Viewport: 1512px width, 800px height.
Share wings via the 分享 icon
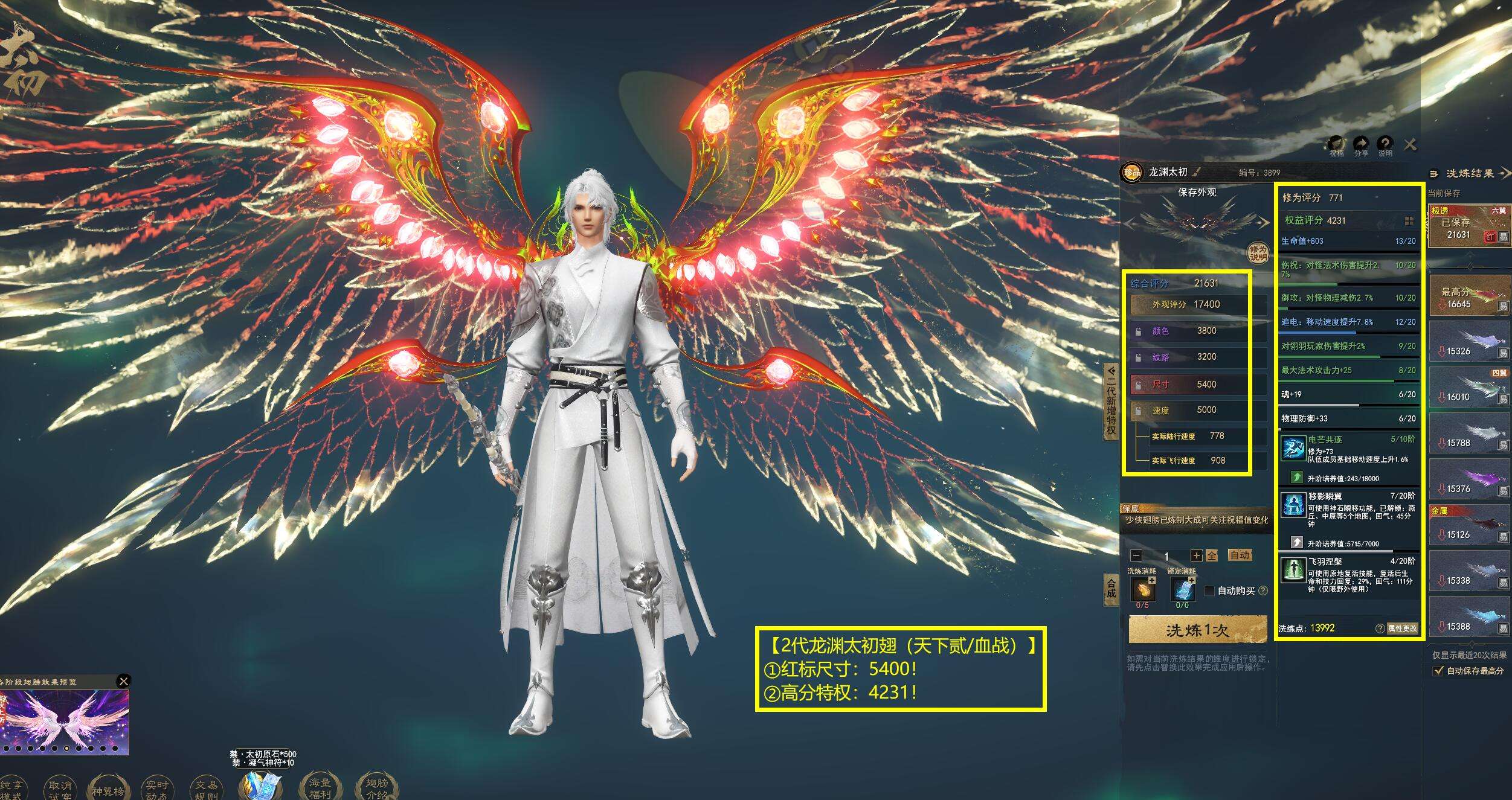click(1360, 145)
